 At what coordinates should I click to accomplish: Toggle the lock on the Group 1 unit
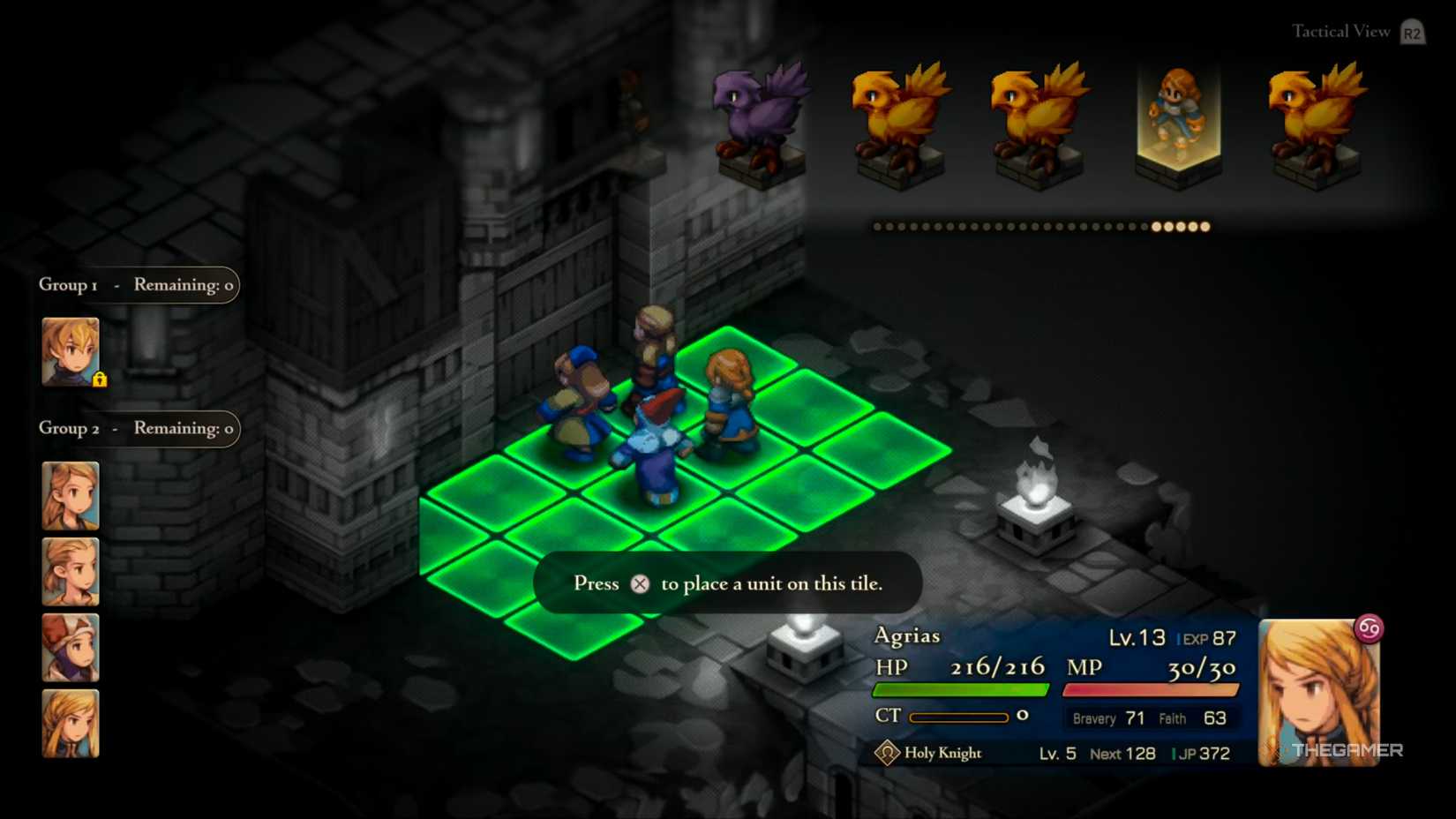pyautogui.click(x=100, y=378)
